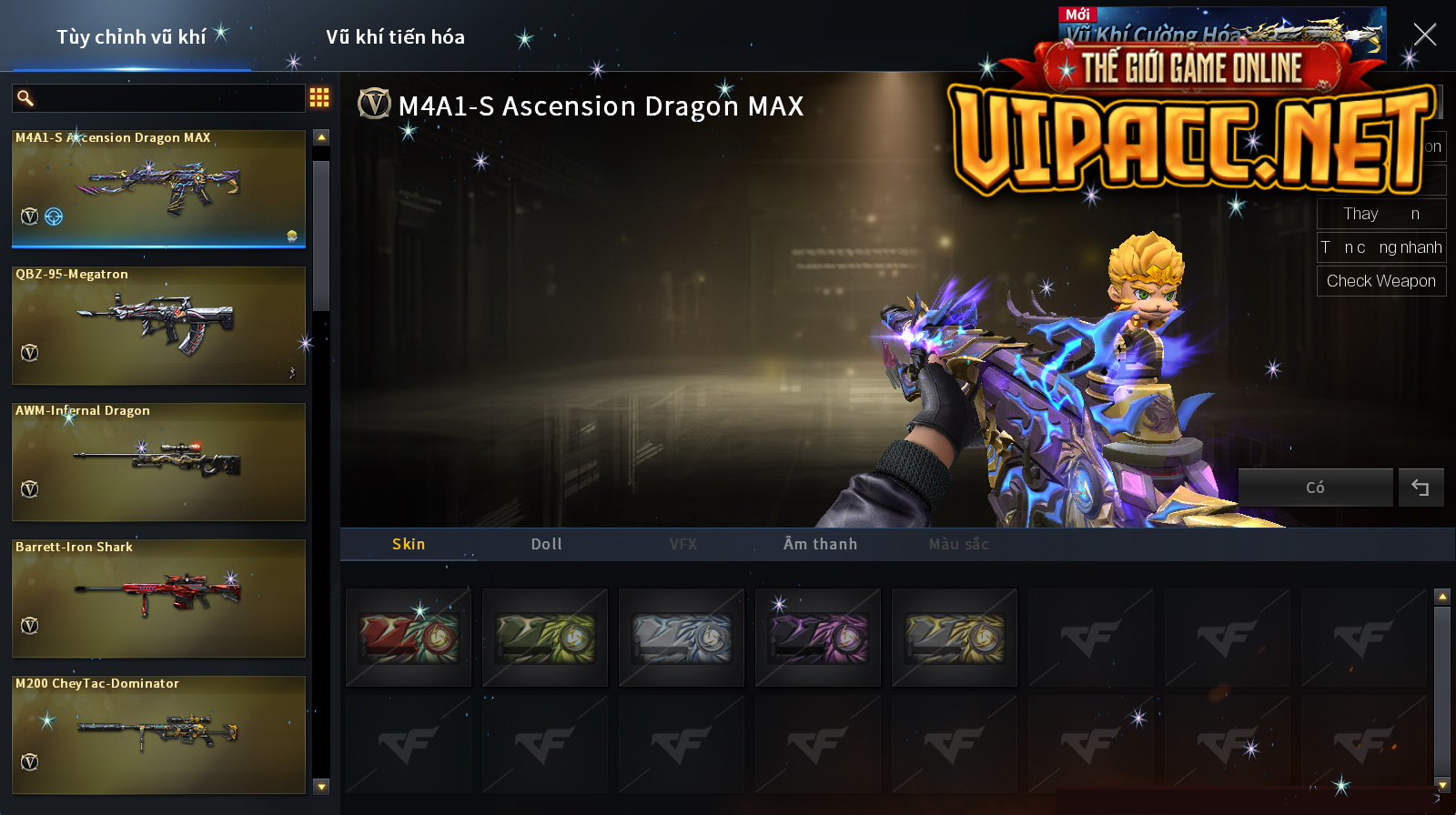Click the Check Weapon button

pos(1380,281)
